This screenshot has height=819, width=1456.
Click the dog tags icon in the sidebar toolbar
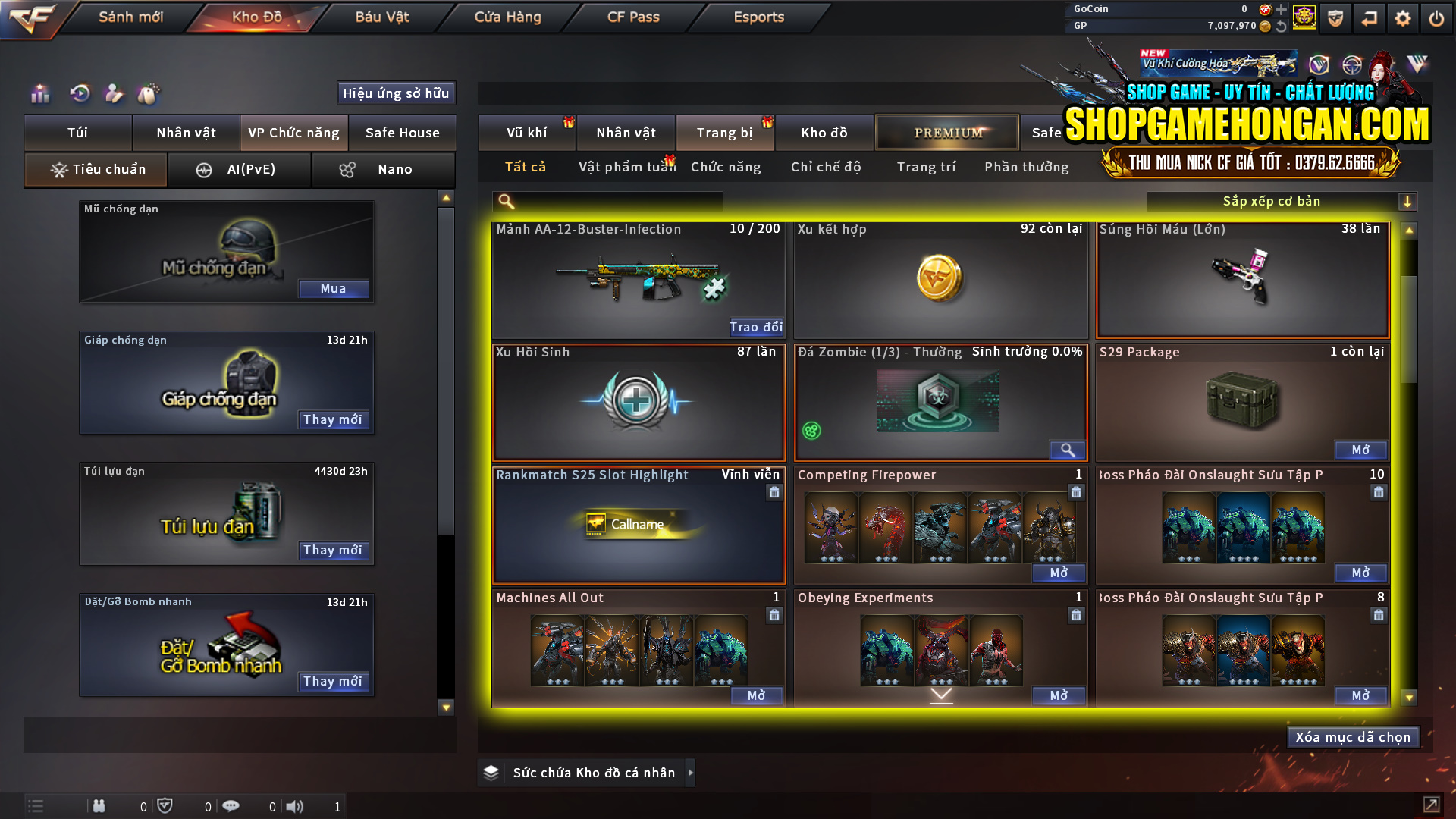pyautogui.click(x=149, y=93)
